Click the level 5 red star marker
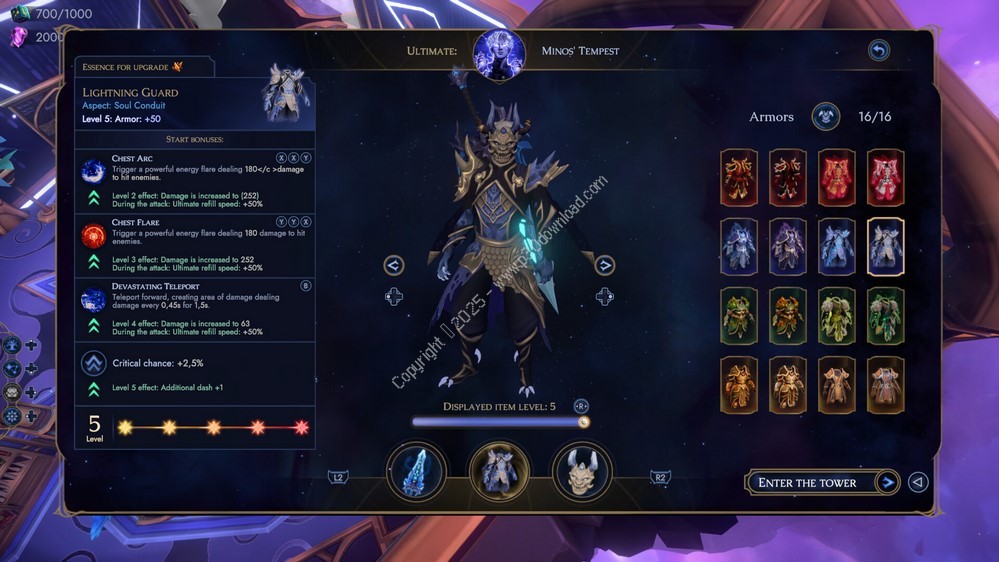The height and width of the screenshot is (562, 999). pyautogui.click(x=302, y=427)
